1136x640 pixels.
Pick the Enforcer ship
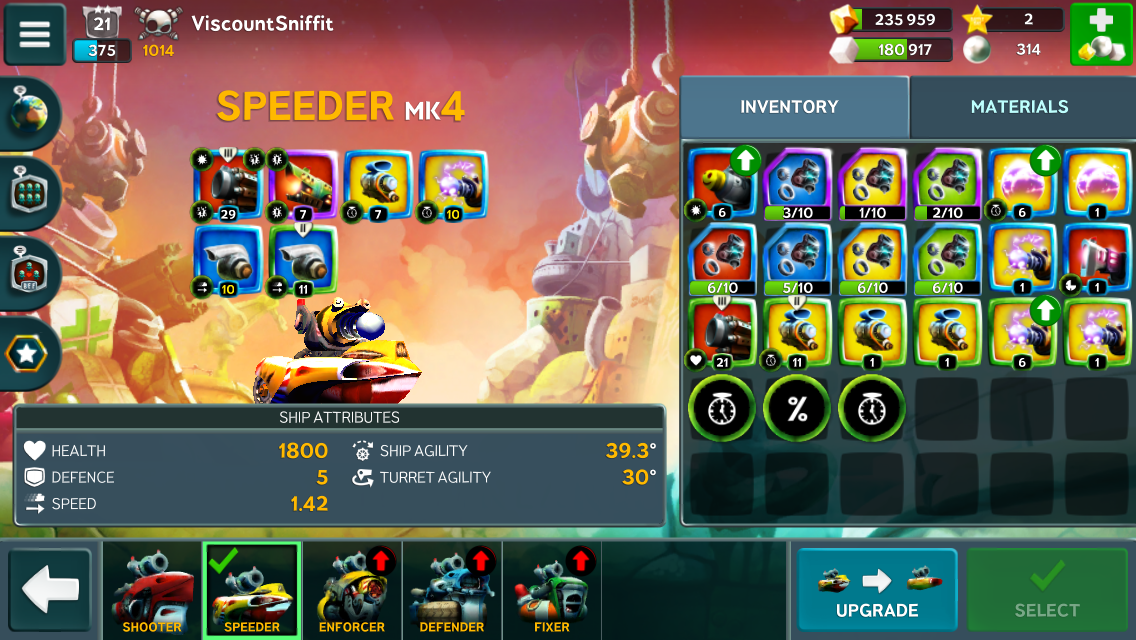pos(352,590)
